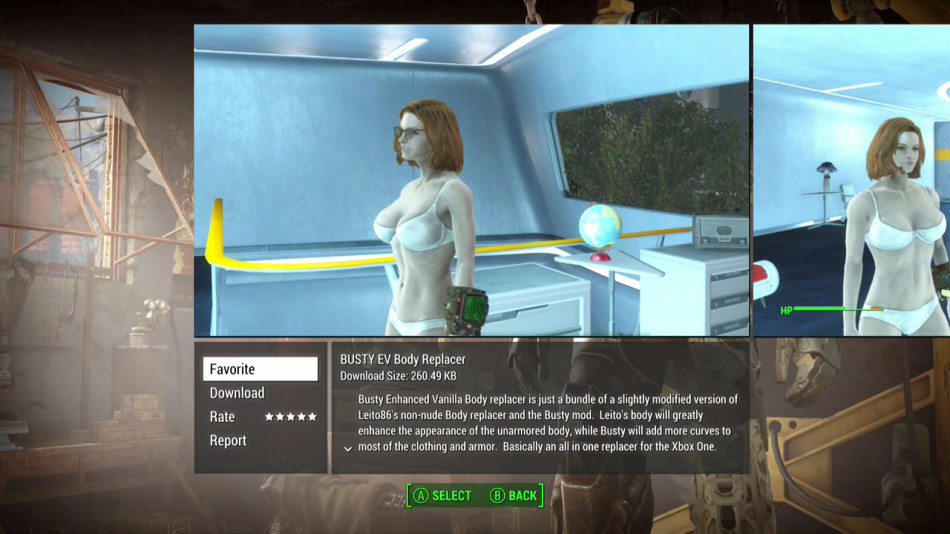
Task: Show the second mod screenshot
Action: pos(851,180)
